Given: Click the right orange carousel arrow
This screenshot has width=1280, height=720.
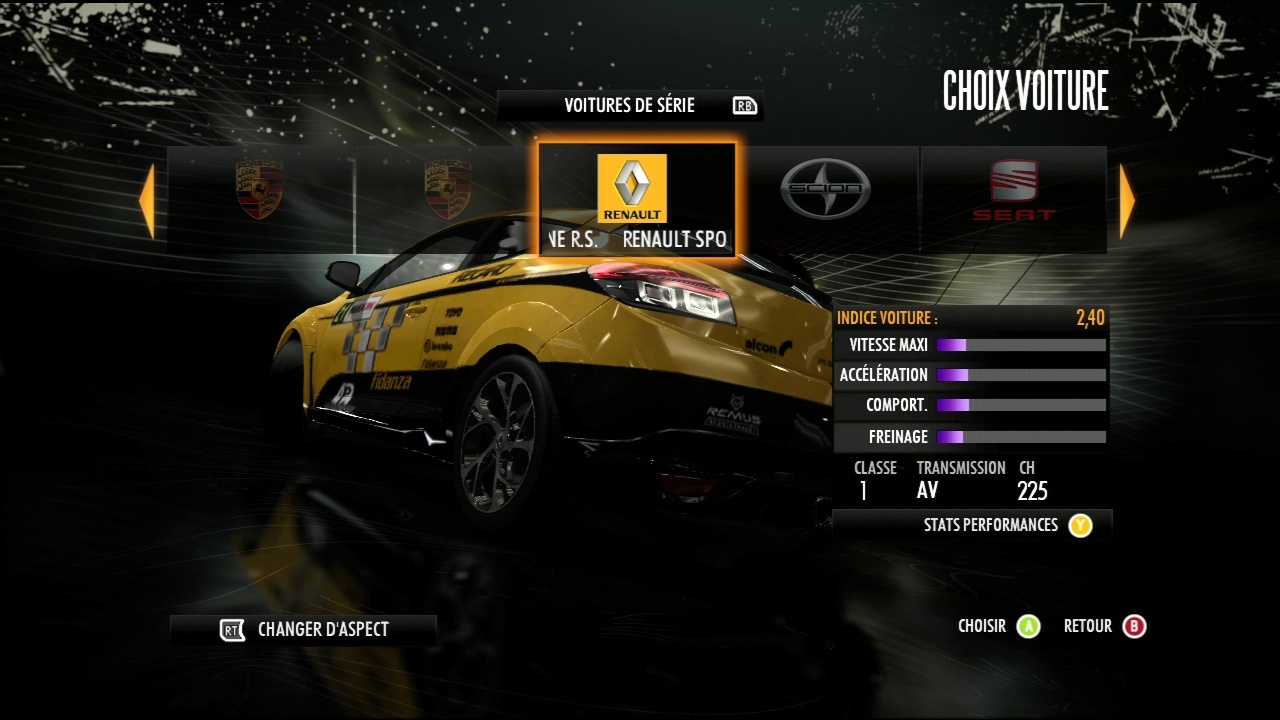Looking at the screenshot, I should click(1127, 201).
